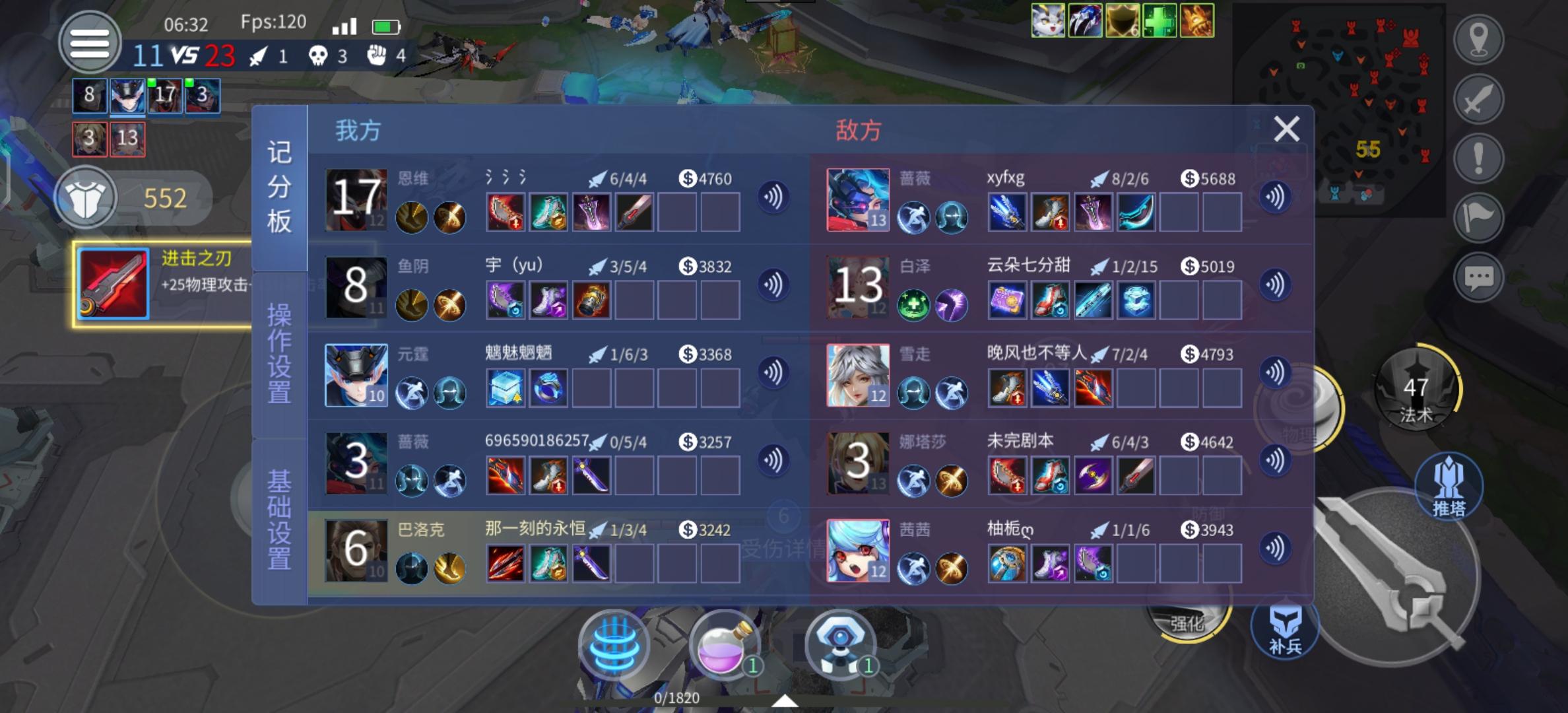The width and height of the screenshot is (1568, 713).
Task: Open the hamburger main menu
Action: coord(90,43)
